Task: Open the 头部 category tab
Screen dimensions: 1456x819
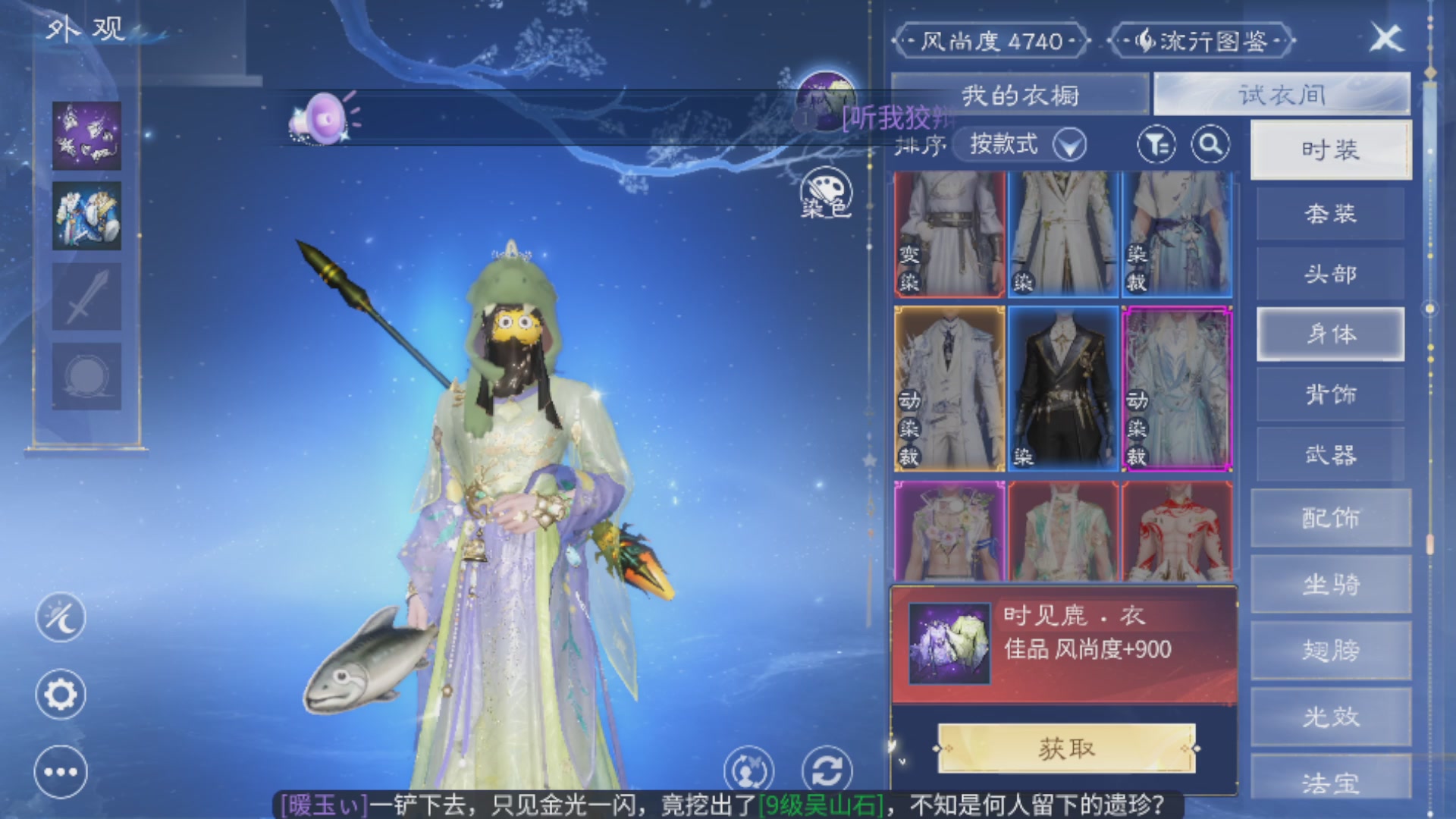Action: pos(1331,274)
